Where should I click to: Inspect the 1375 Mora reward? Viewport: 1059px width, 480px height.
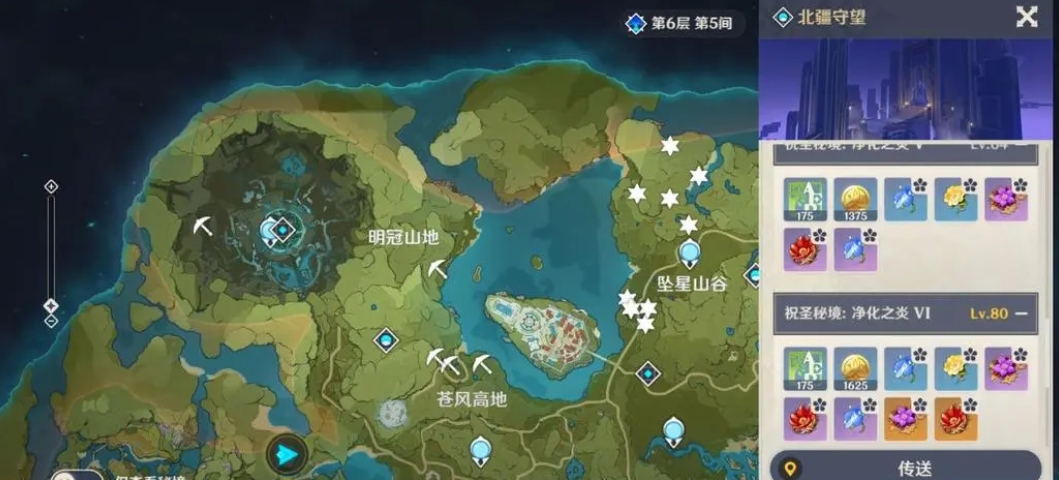click(855, 199)
